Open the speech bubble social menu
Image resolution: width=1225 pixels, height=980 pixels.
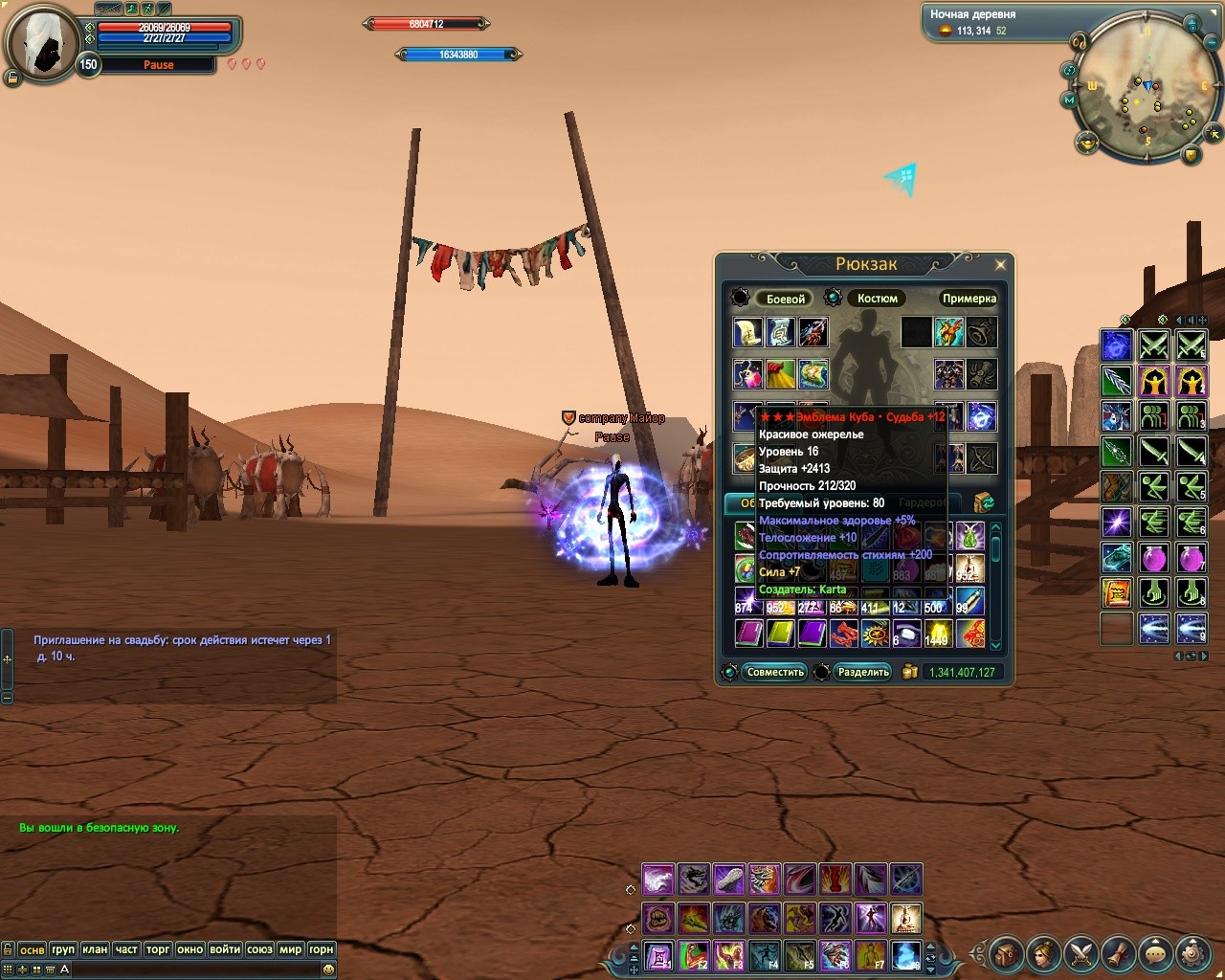pos(1155,952)
